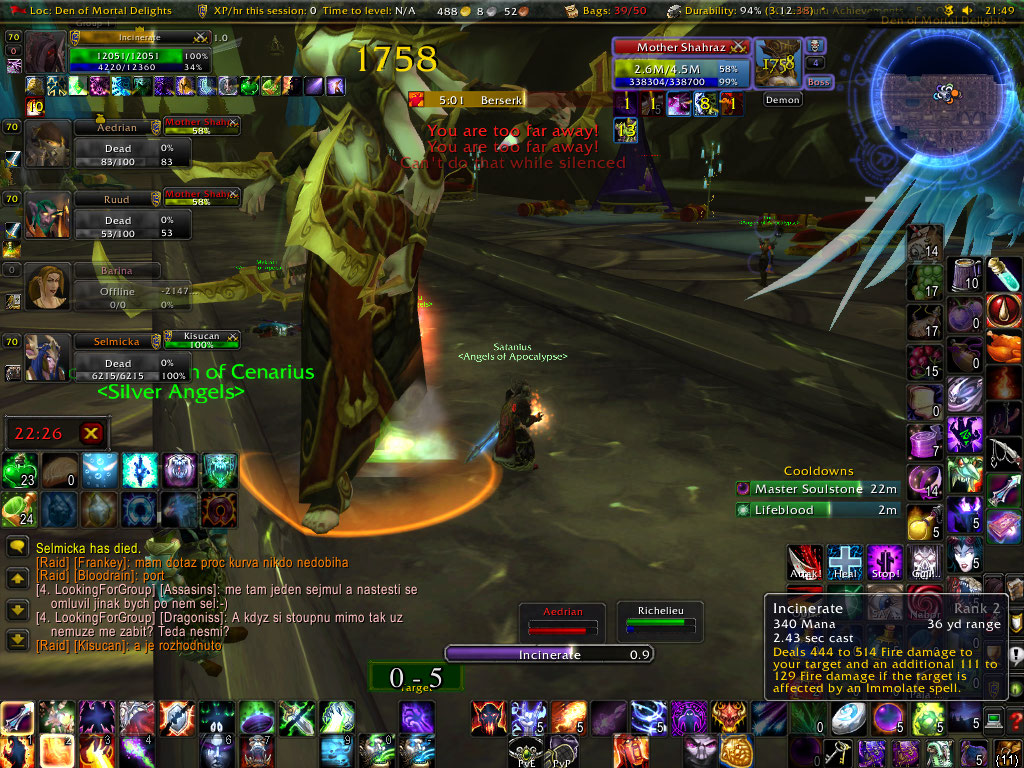Open the chat menu speech bubble button

[x=18, y=547]
